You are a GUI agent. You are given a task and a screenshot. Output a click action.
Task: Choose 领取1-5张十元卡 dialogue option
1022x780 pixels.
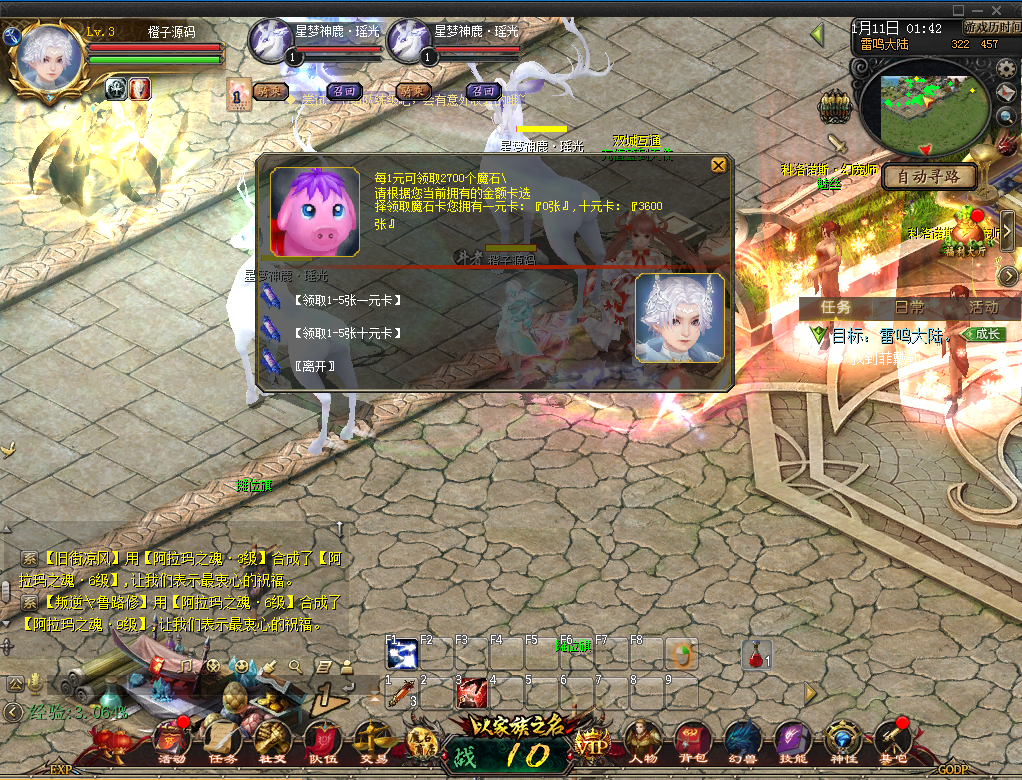pos(347,332)
